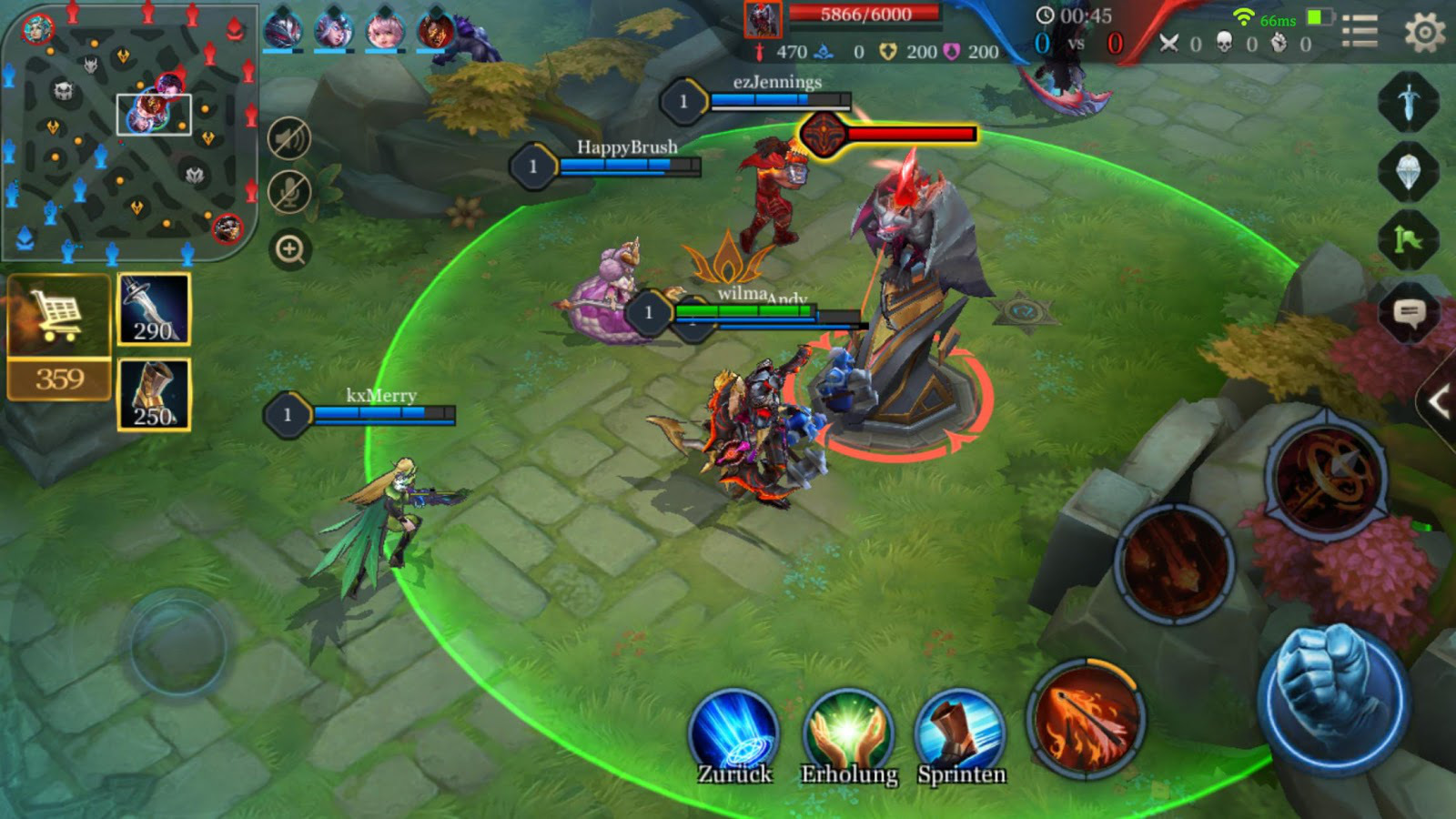Open the quick chat bubble
Screen dimensions: 1456x819
(1409, 314)
